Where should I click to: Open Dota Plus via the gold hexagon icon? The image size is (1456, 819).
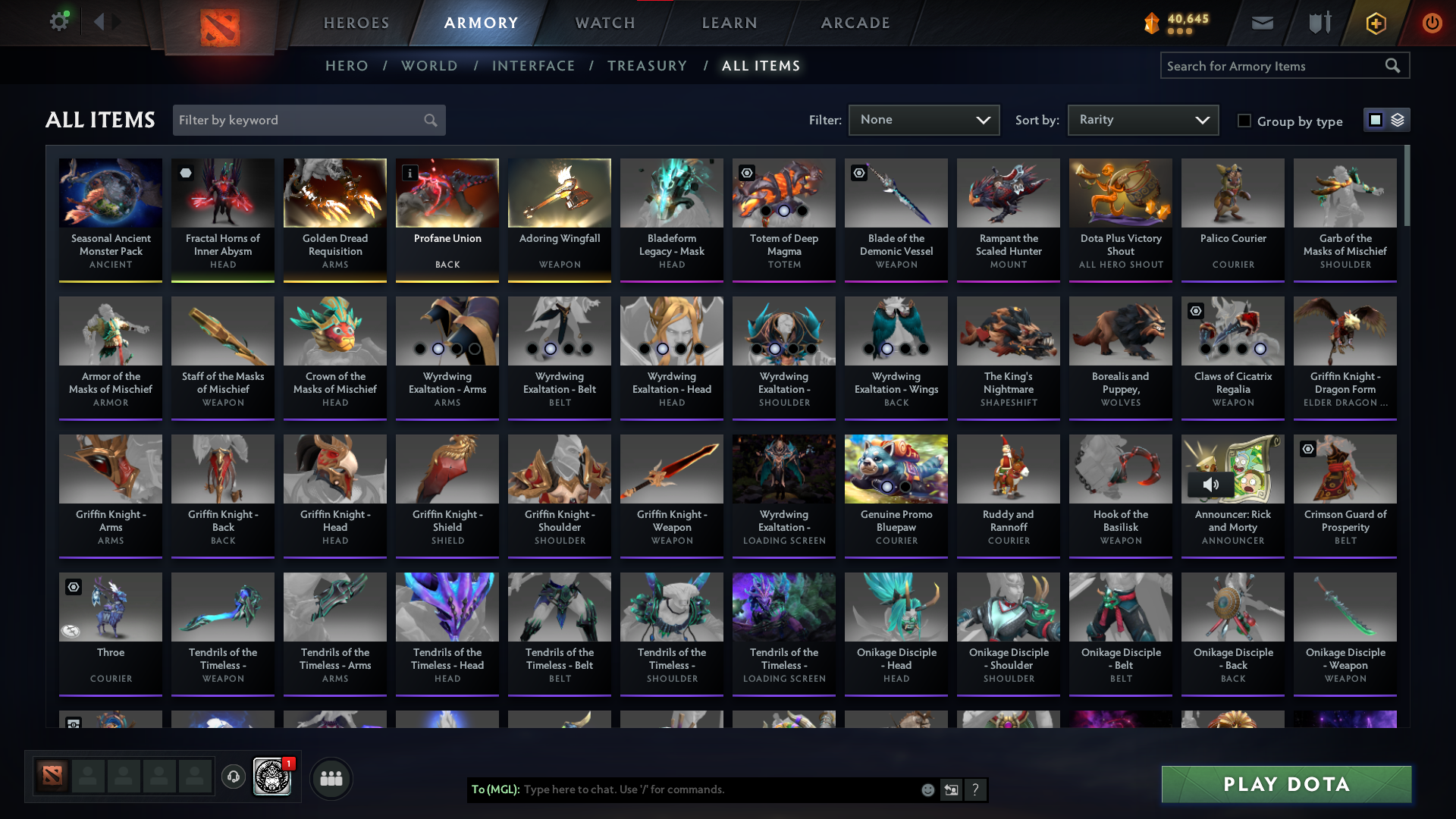point(1375,23)
